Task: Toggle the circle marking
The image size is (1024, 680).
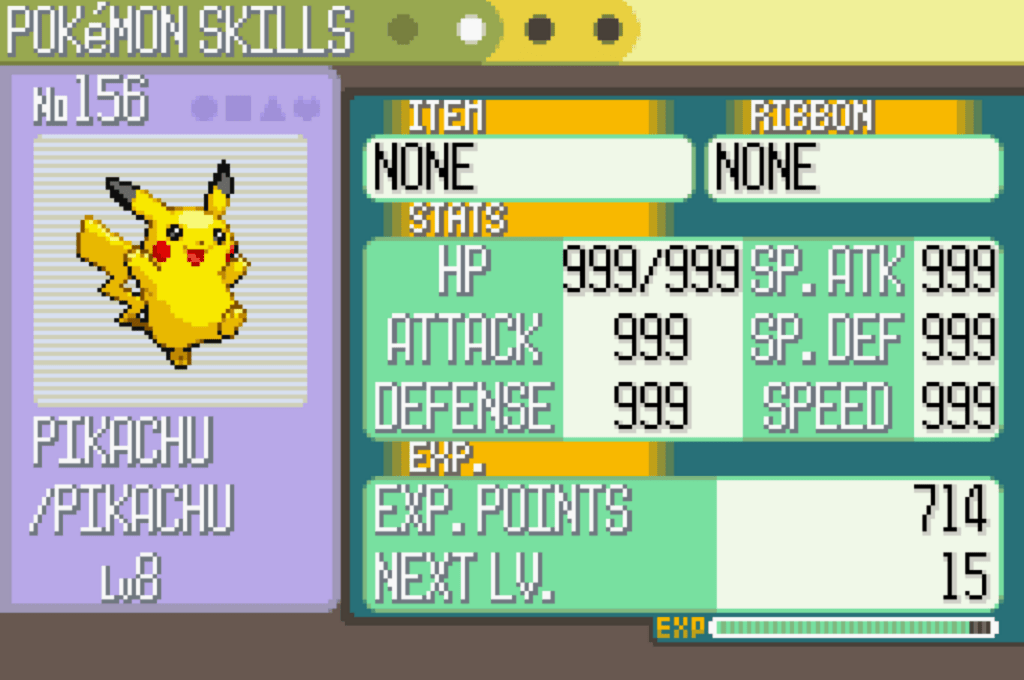Action: tap(204, 108)
